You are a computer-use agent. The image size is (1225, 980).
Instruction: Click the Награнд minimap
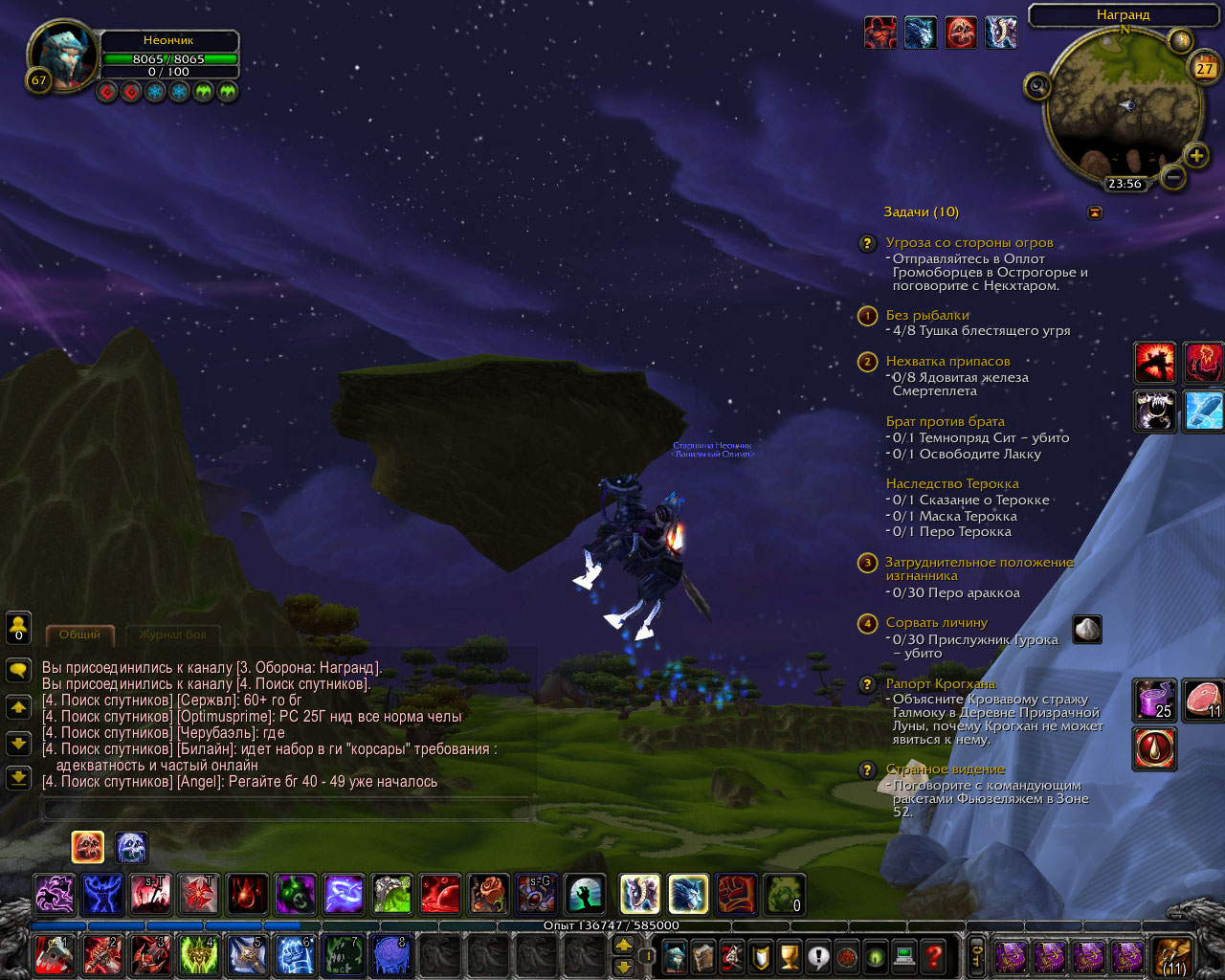click(x=1124, y=103)
